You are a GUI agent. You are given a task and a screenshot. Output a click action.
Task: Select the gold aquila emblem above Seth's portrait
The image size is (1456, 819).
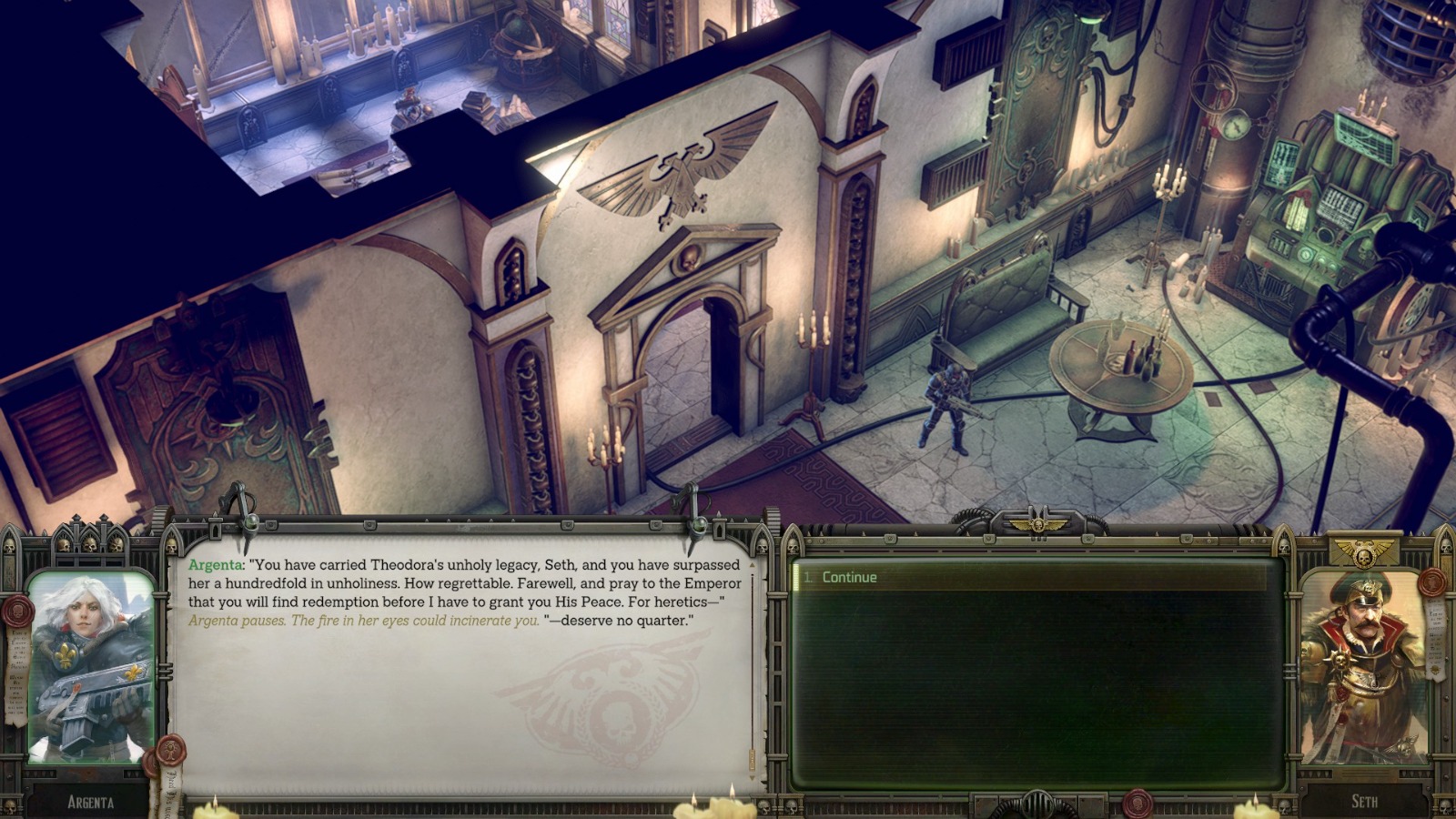coord(1365,552)
